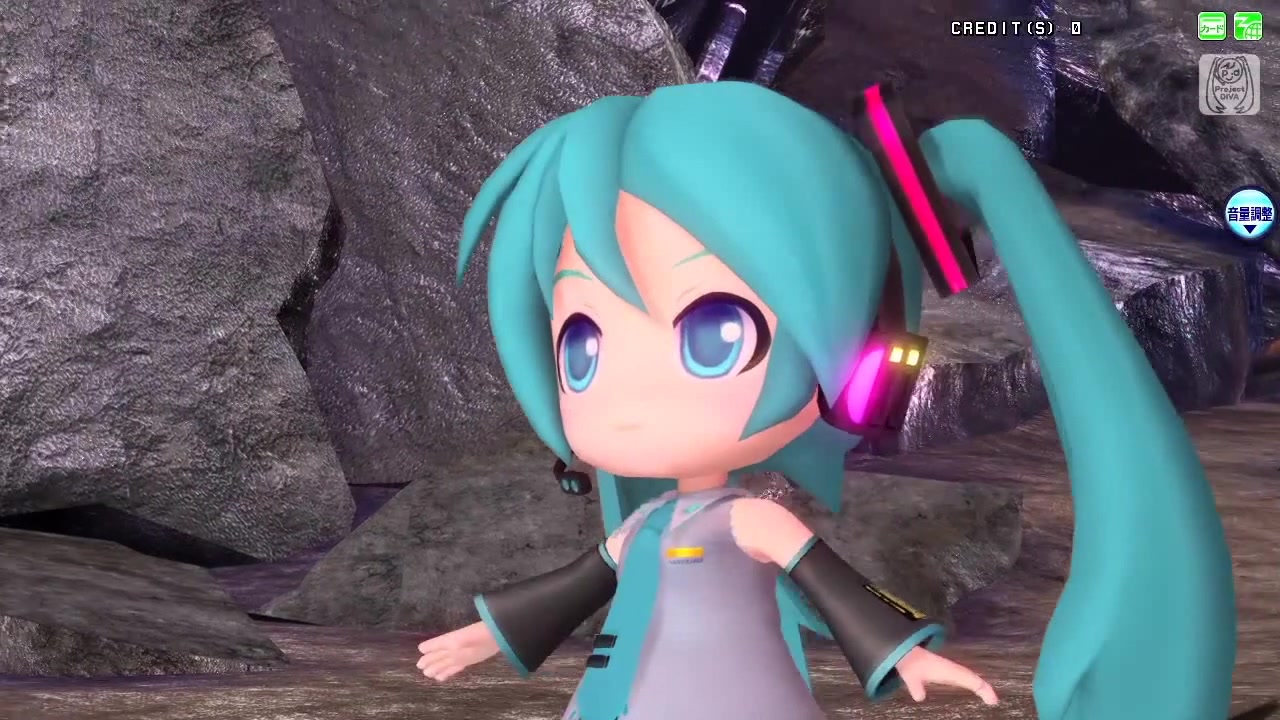Image resolution: width=1280 pixels, height=720 pixels.
Task: Expand the volume panel via its down arrow
Action: coord(1249,231)
